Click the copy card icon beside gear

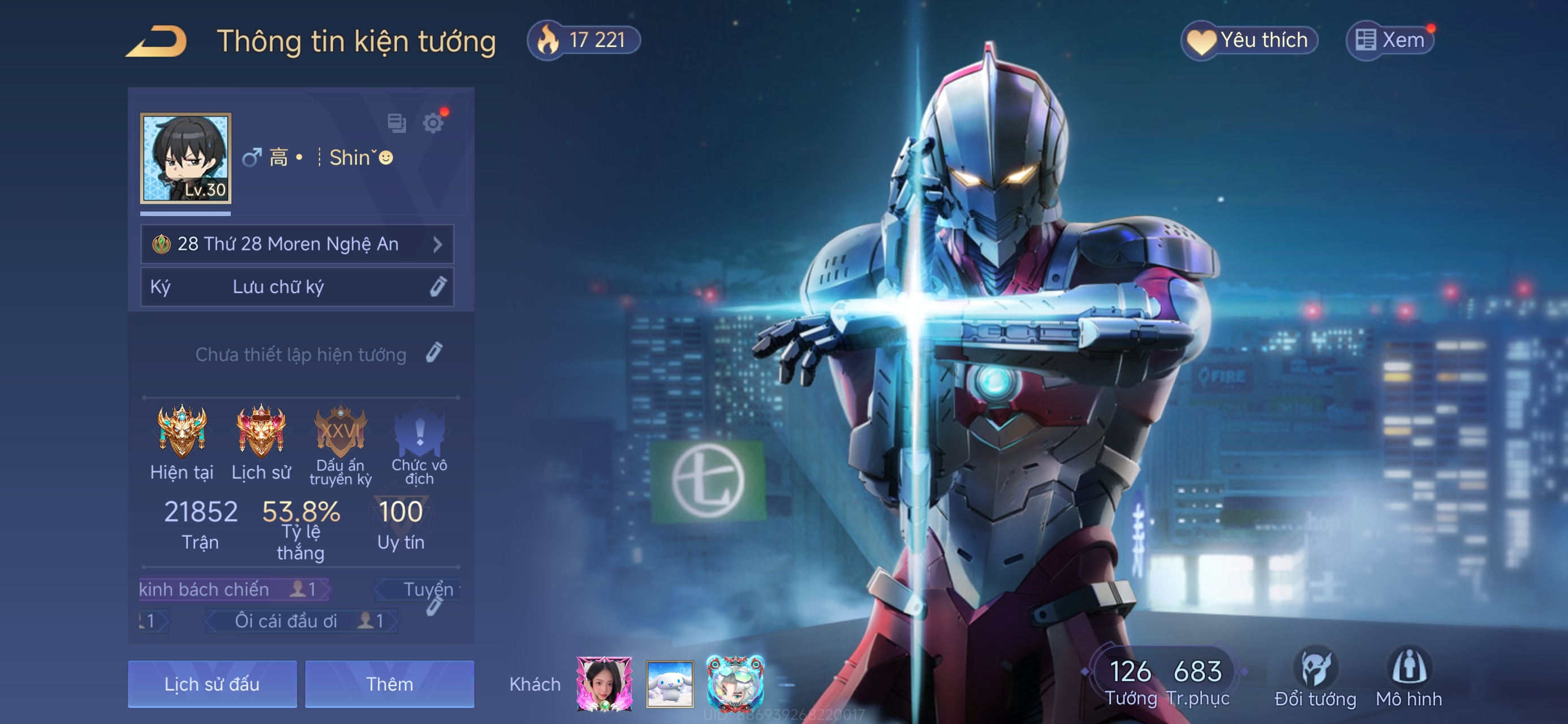[x=397, y=123]
